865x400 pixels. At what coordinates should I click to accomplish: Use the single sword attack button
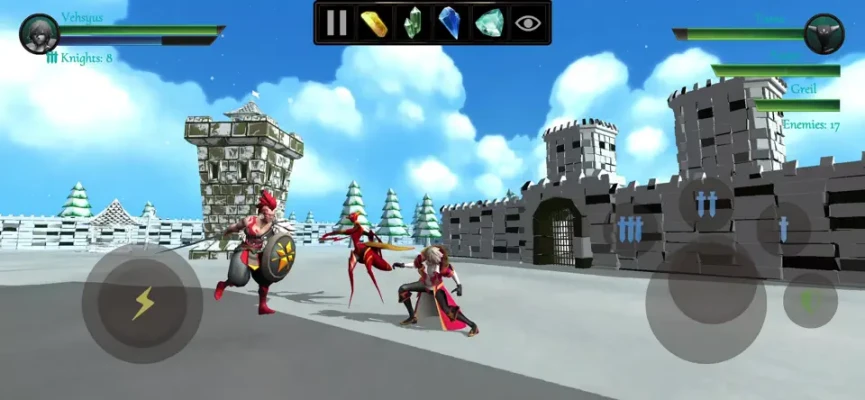[783, 229]
